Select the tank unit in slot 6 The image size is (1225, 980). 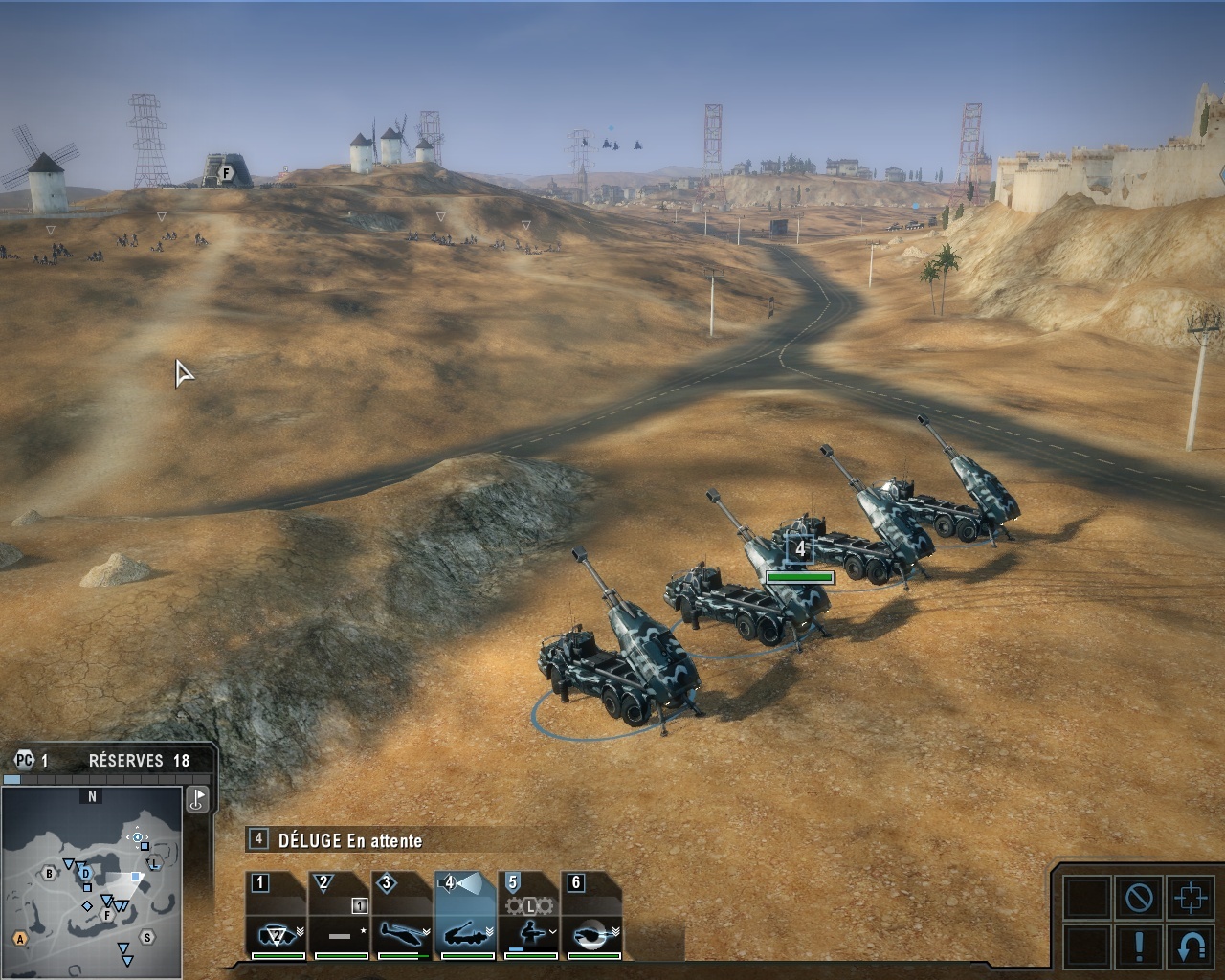click(592, 917)
